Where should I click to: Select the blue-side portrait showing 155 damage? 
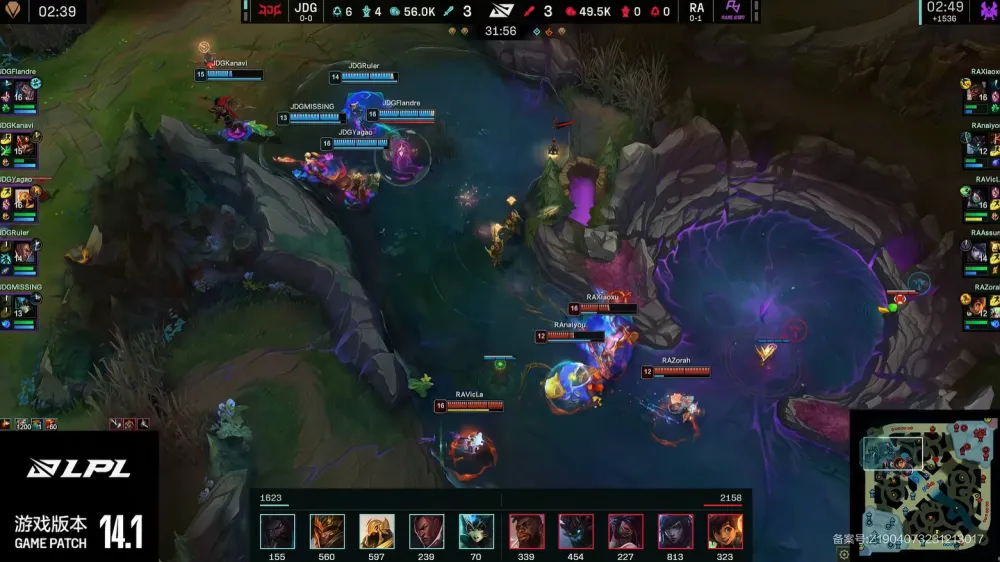[277, 531]
